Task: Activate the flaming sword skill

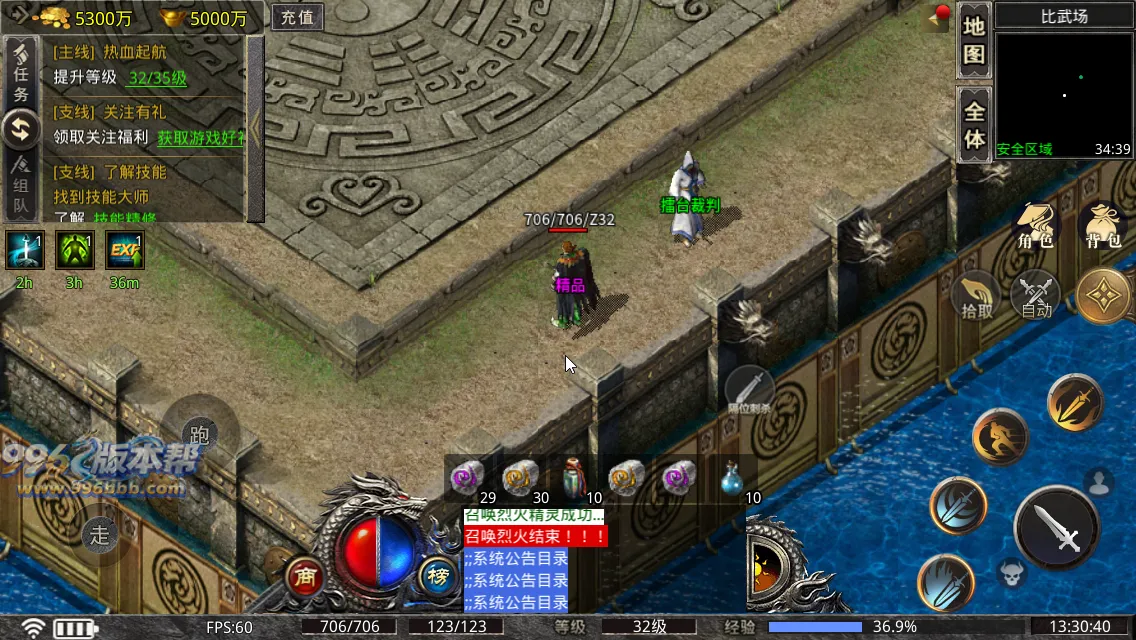Action: coord(1074,403)
